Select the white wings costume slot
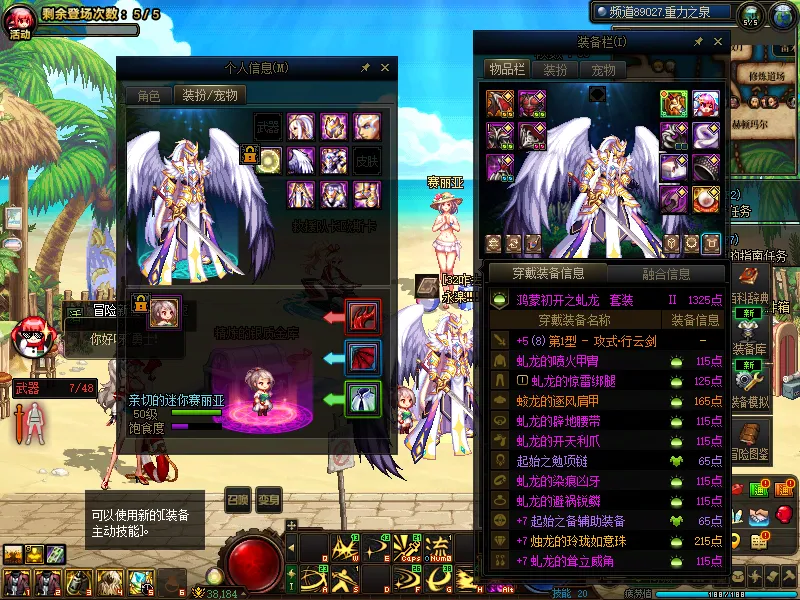The width and height of the screenshot is (800, 600). [x=300, y=160]
